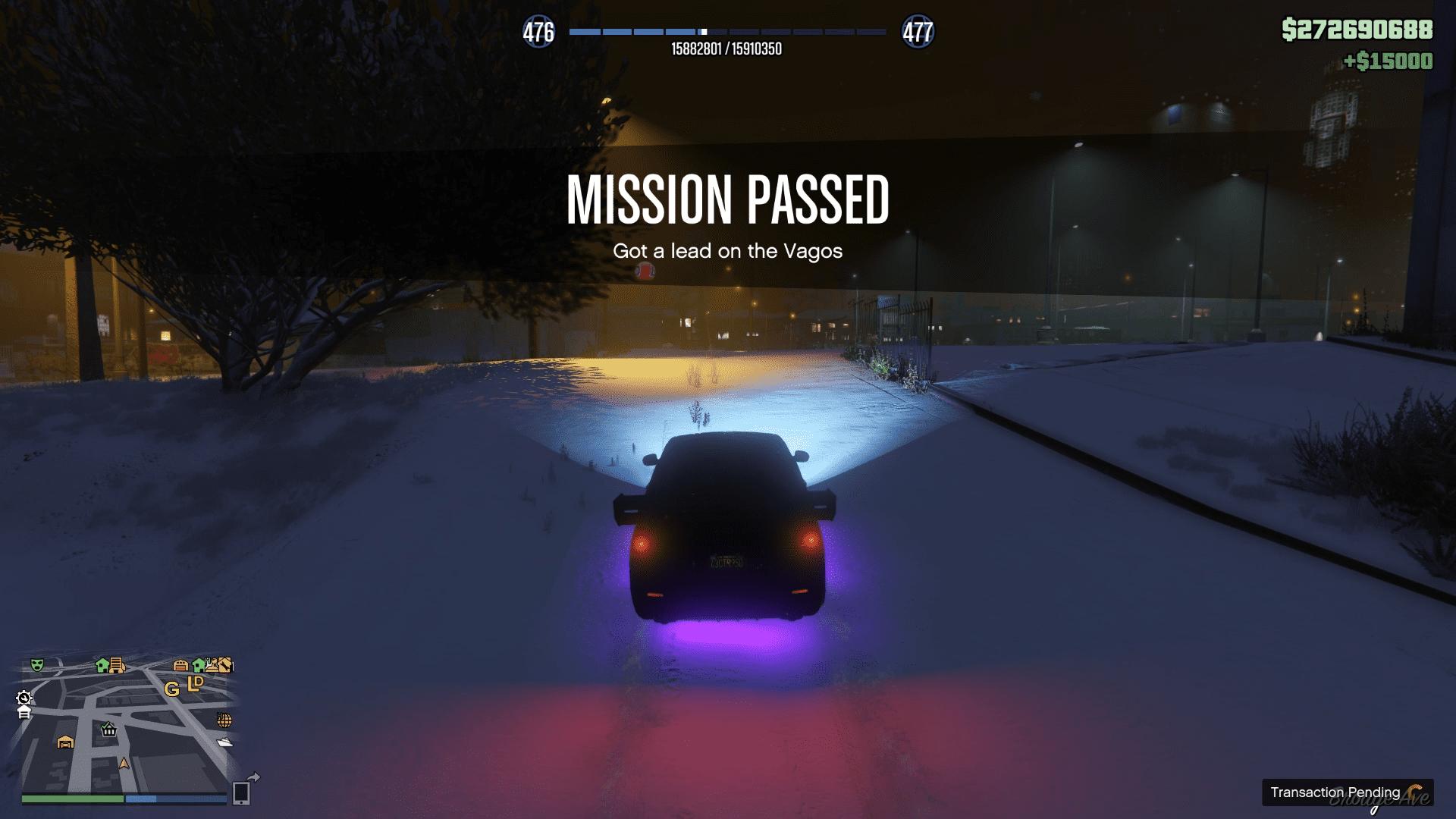Select the white yacht blip on the minimap

coord(224,742)
